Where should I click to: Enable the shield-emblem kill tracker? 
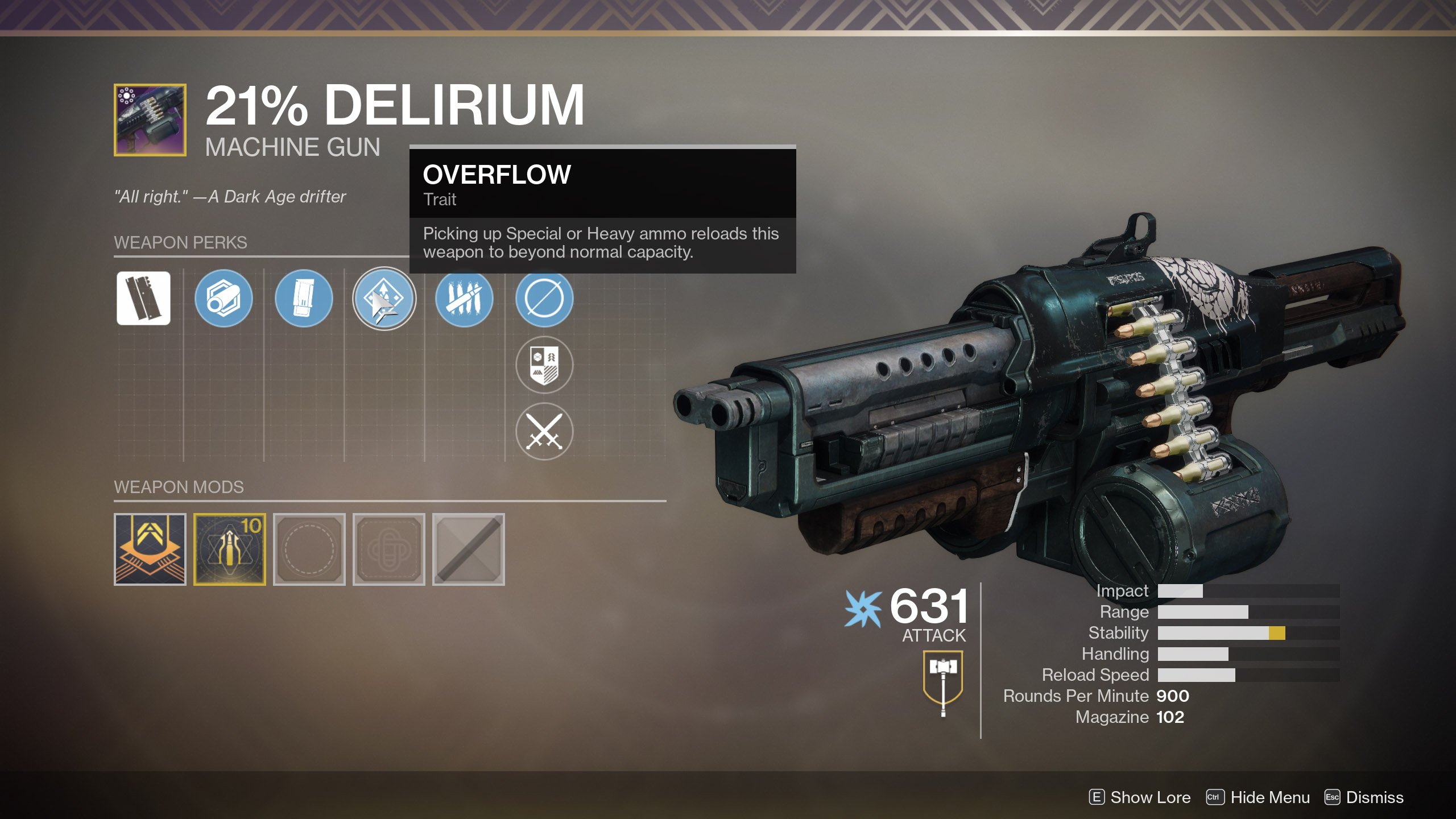(544, 365)
